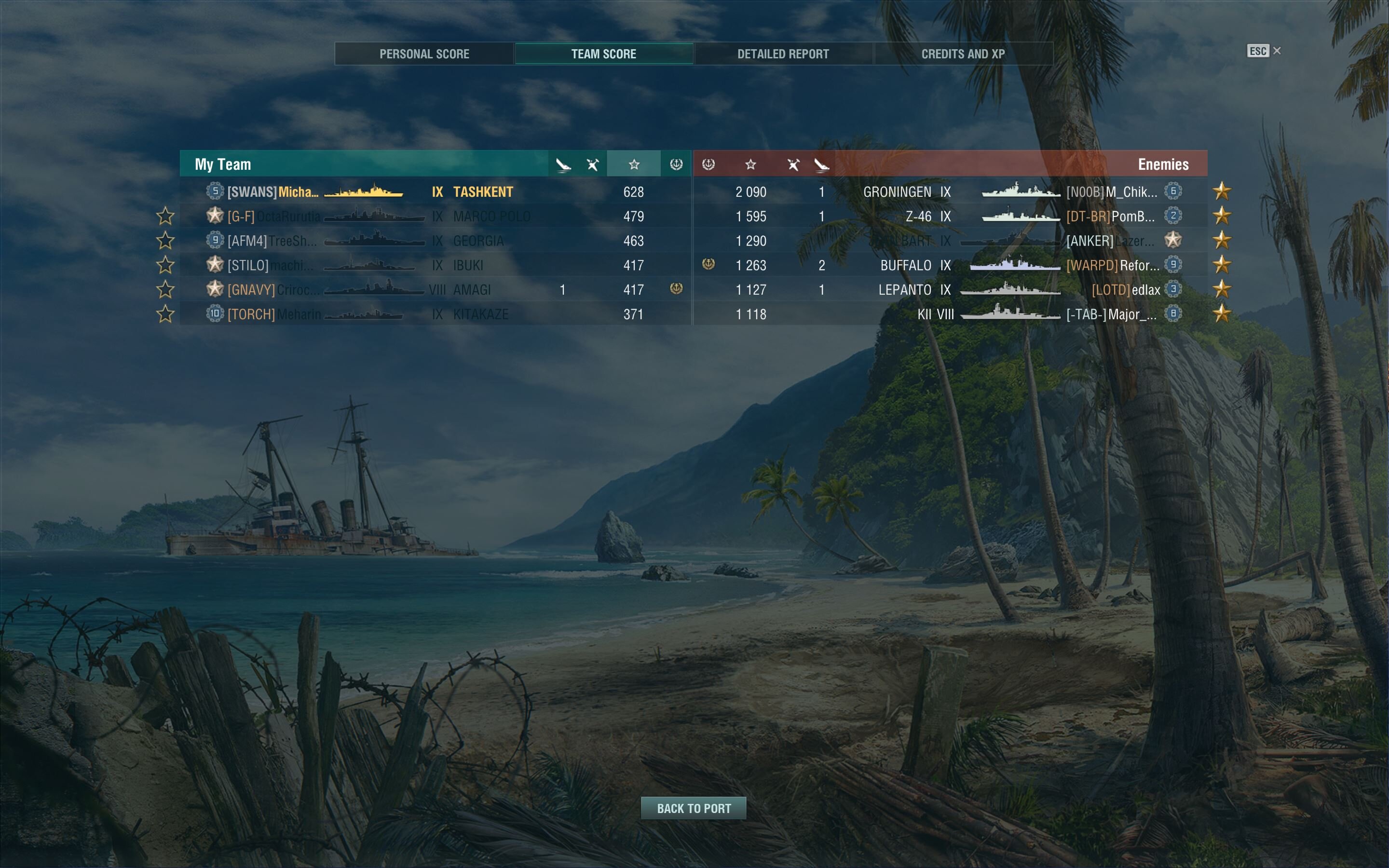Choose the enemy Z-46 player row
The height and width of the screenshot is (868, 1389).
point(950,217)
